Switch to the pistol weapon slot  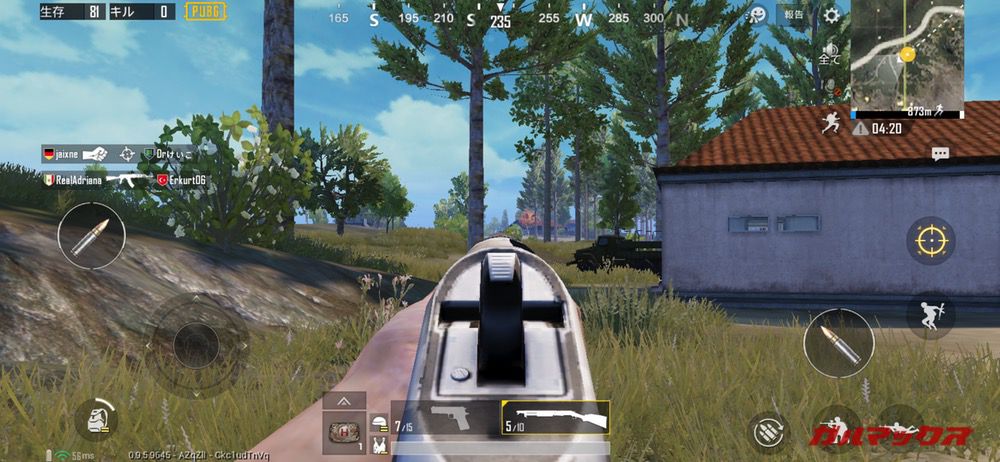pyautogui.click(x=445, y=417)
